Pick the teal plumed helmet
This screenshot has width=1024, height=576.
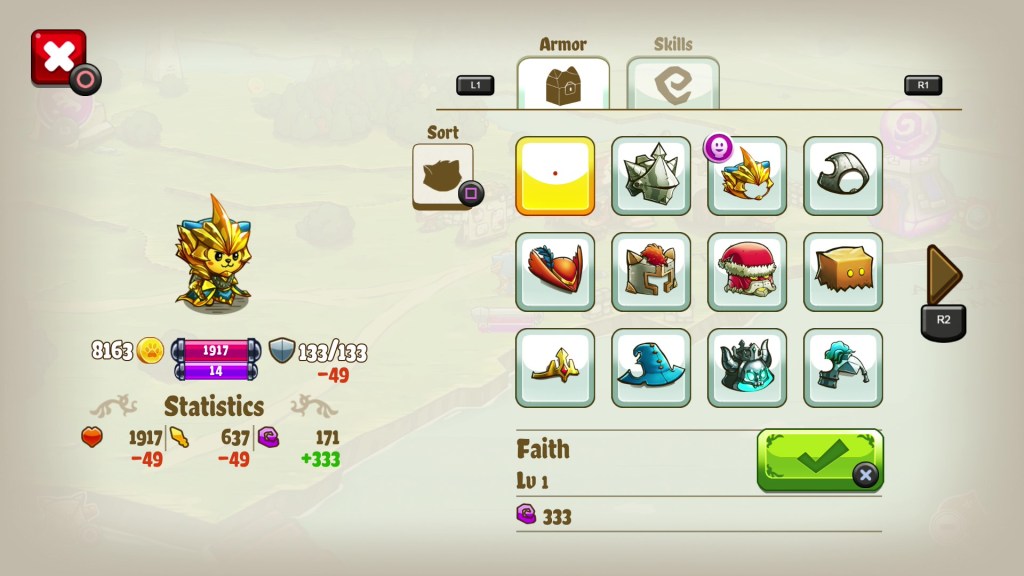[843, 367]
